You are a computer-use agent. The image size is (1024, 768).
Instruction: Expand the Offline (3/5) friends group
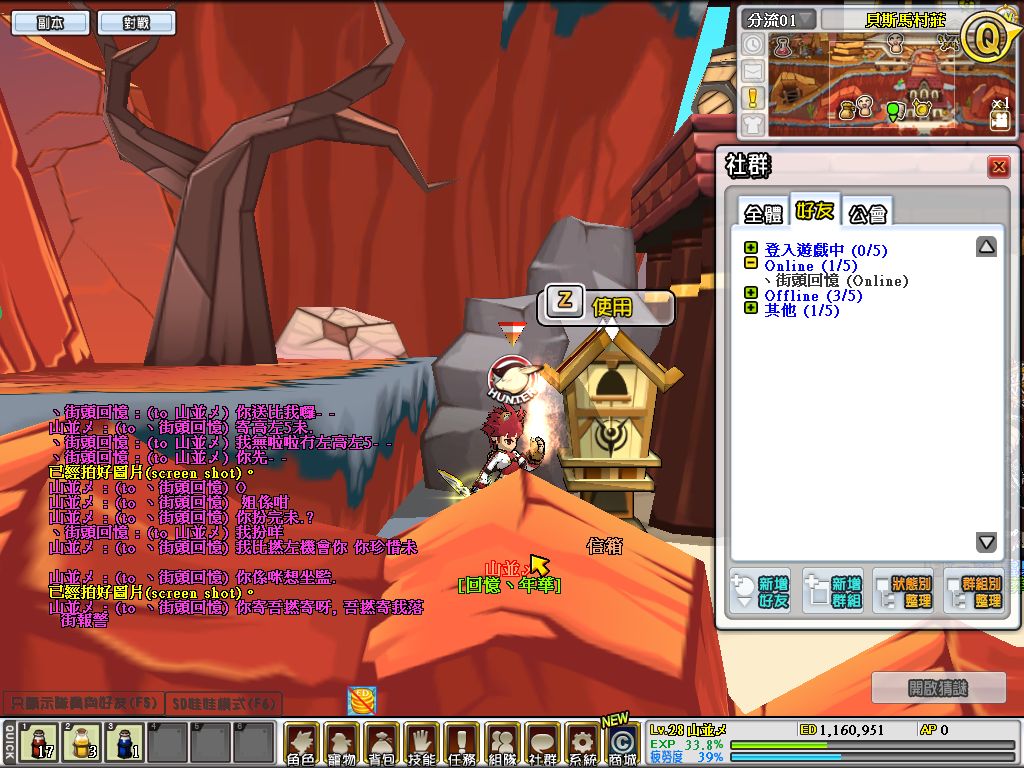(x=751, y=295)
